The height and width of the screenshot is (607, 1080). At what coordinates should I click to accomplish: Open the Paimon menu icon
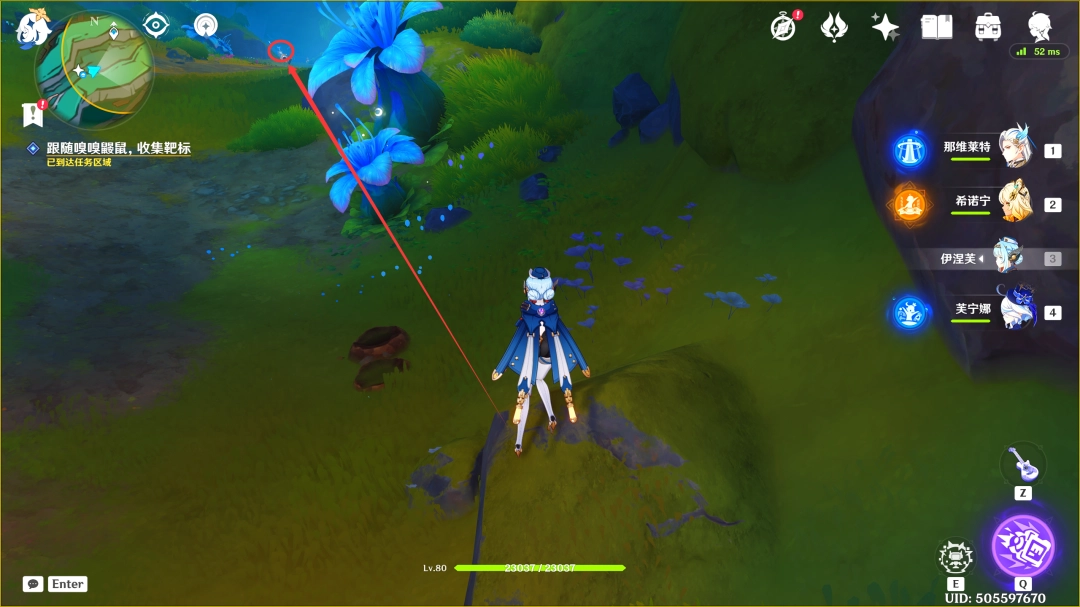point(33,26)
